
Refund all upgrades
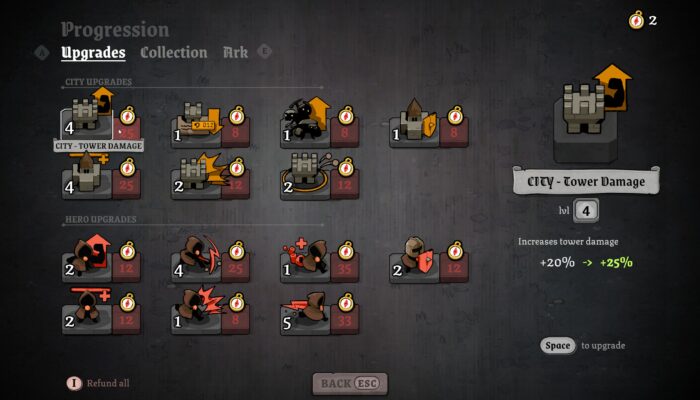98,383
